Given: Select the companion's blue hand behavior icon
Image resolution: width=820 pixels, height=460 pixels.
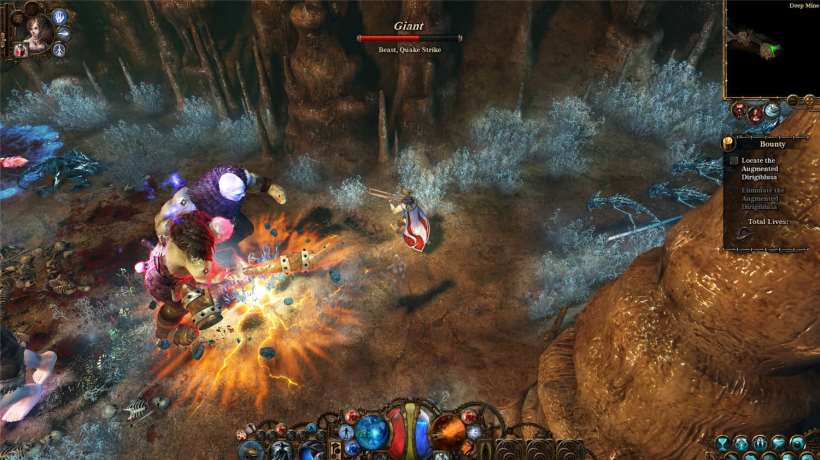Looking at the screenshot, I should [x=60, y=16].
